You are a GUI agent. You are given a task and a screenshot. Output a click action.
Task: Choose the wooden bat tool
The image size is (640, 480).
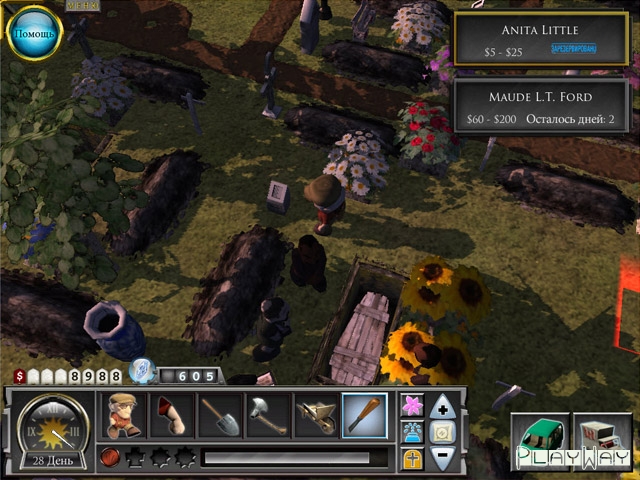pyautogui.click(x=365, y=415)
